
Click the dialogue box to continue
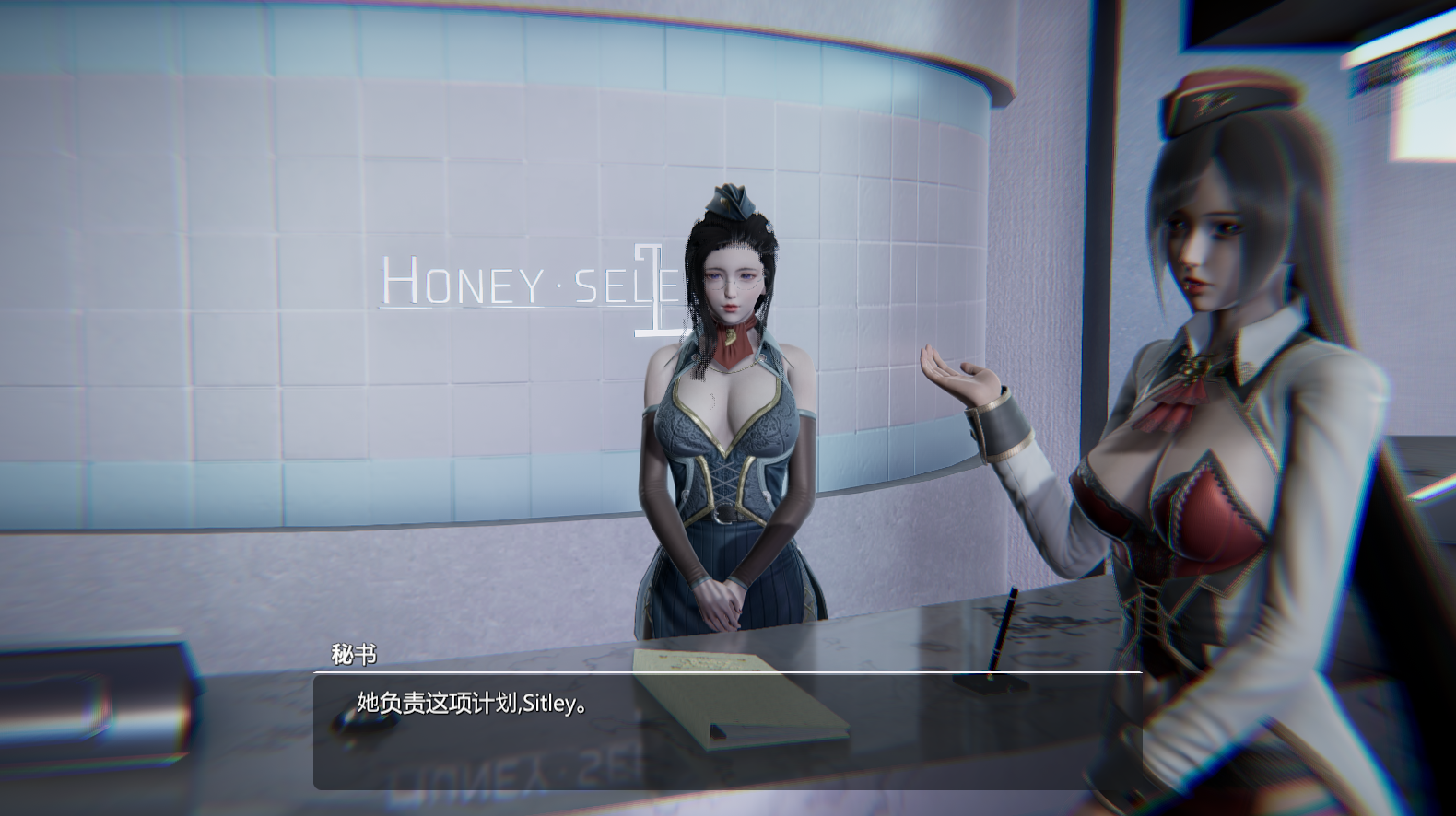coord(727,731)
